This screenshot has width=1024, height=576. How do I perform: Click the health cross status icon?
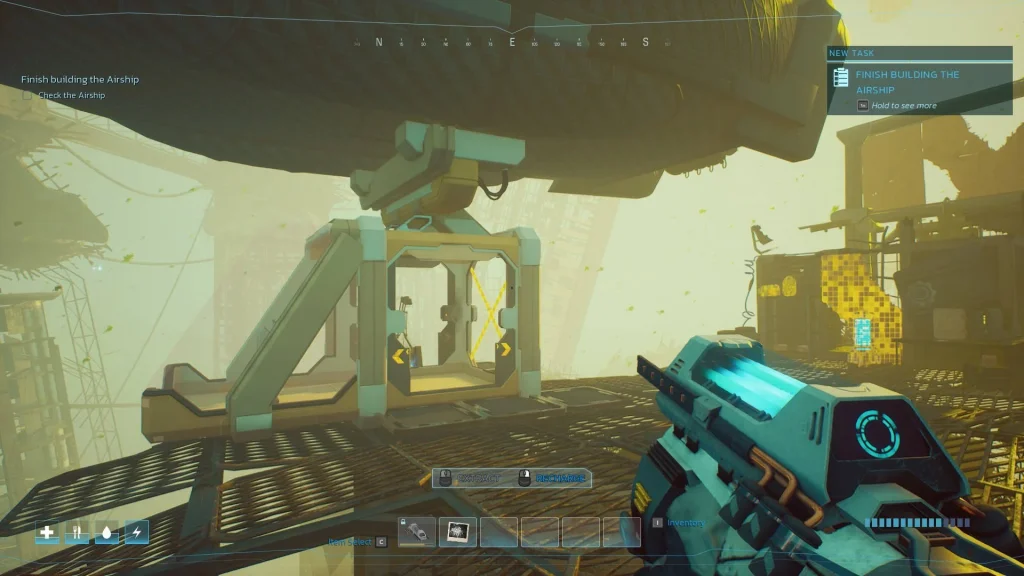[x=47, y=532]
